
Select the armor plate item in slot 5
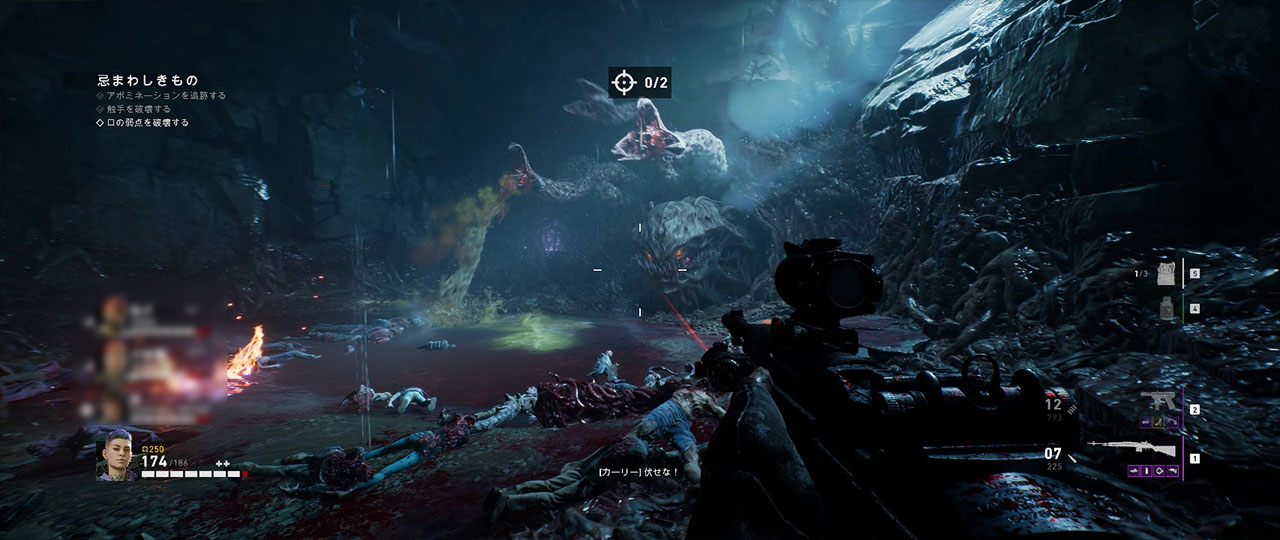[x=1164, y=273]
